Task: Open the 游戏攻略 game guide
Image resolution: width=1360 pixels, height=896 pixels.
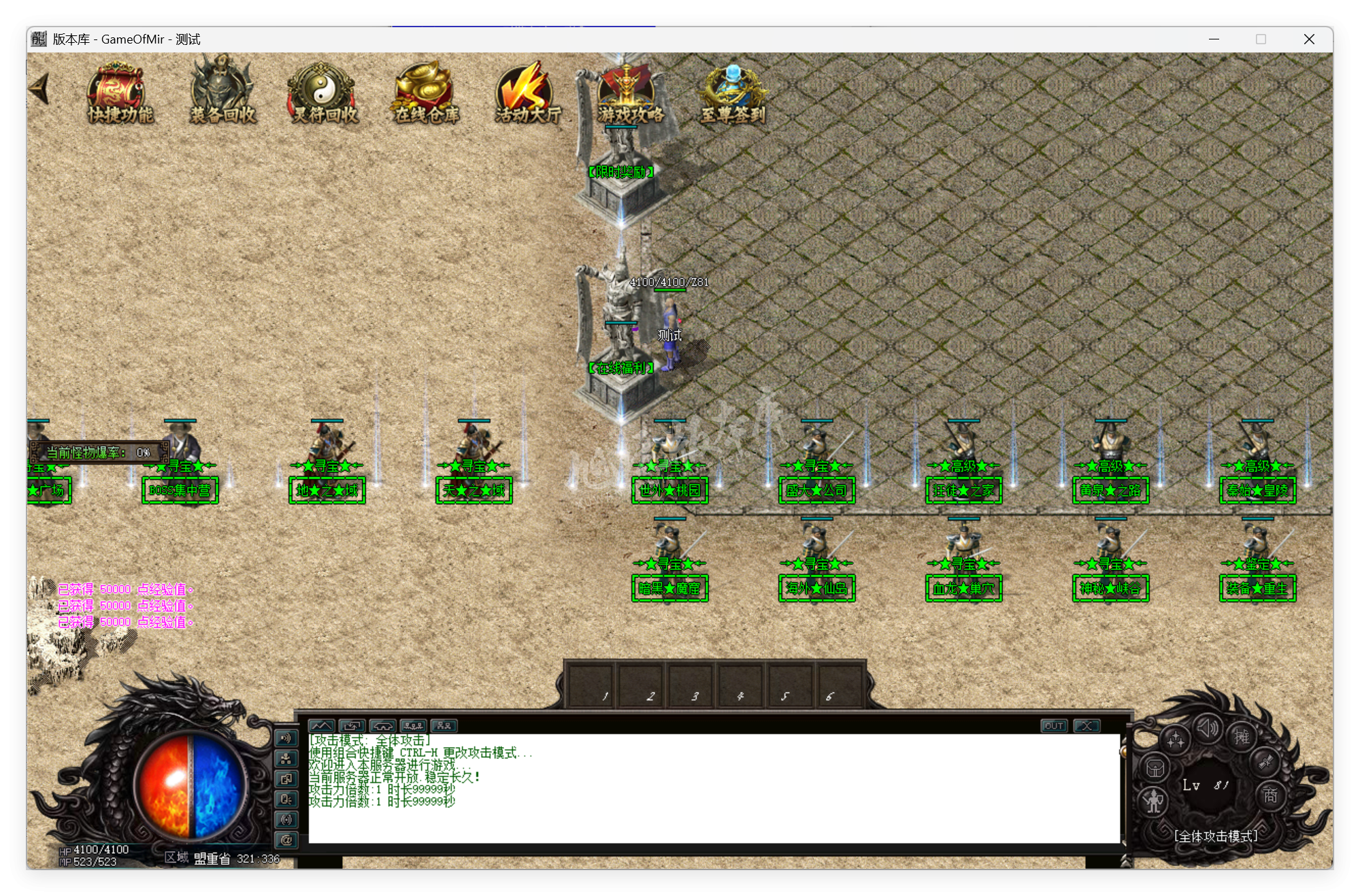Action: 626,90
